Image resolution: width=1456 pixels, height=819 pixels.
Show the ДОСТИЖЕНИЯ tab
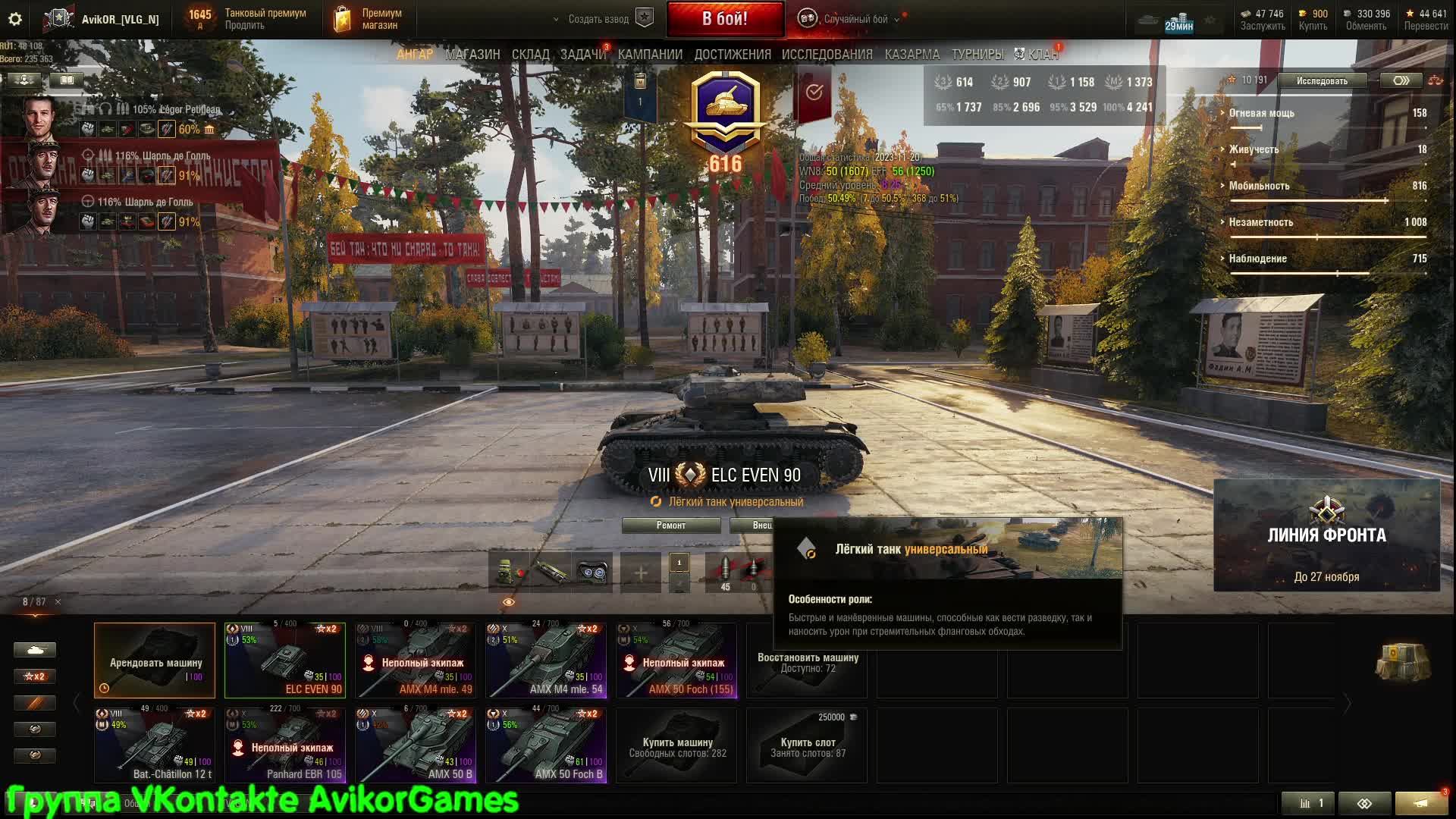pos(732,55)
